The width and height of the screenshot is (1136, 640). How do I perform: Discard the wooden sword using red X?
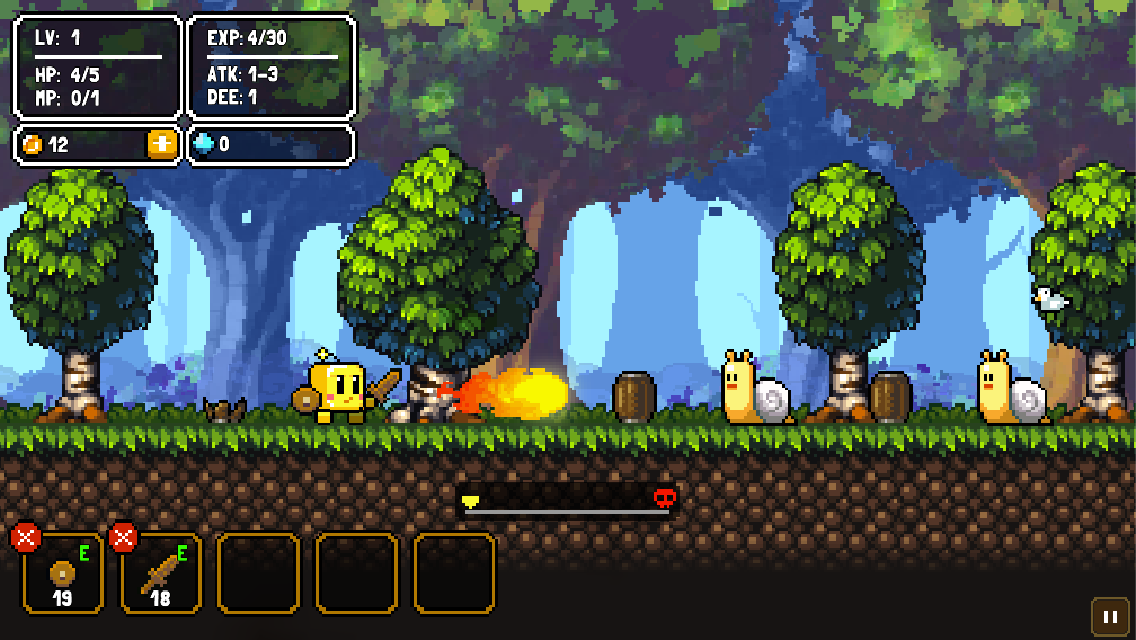(123, 538)
